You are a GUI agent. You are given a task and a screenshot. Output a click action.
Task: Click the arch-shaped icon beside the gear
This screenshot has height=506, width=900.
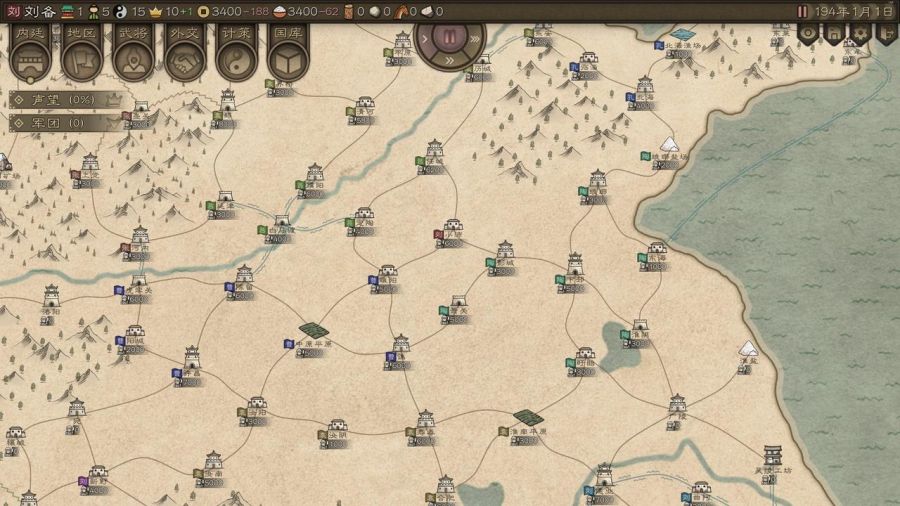(x=834, y=34)
